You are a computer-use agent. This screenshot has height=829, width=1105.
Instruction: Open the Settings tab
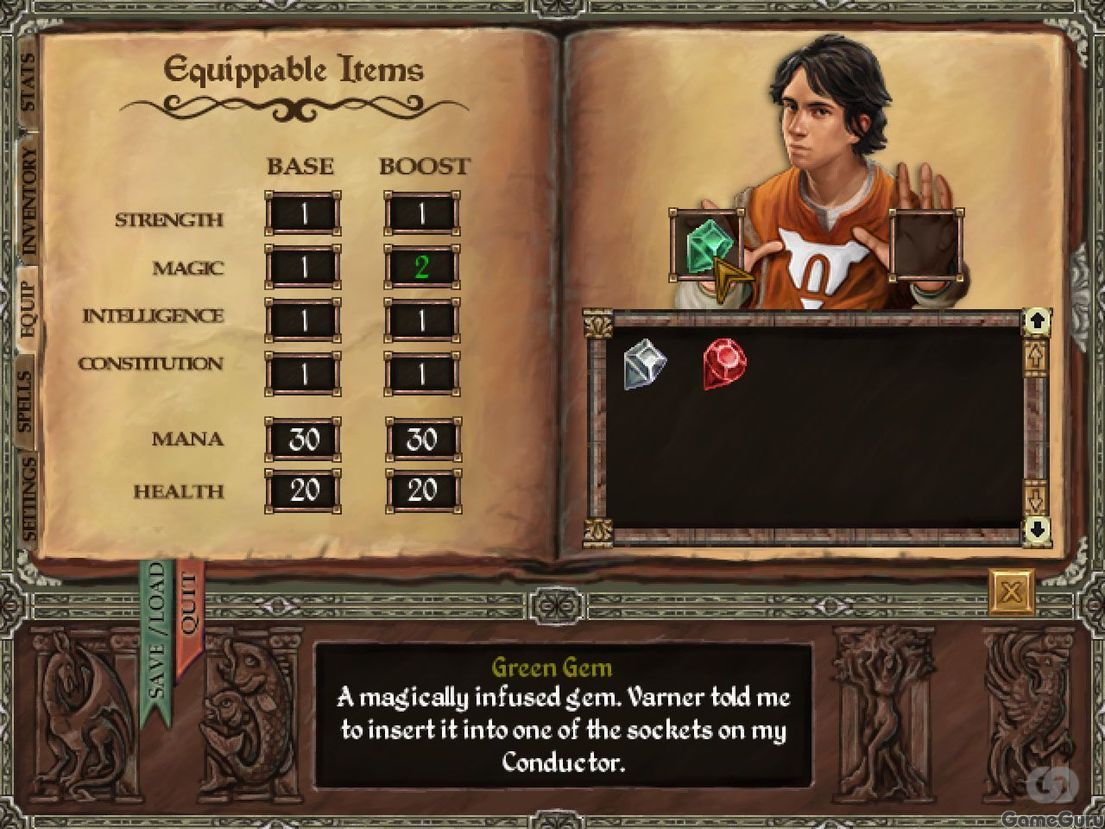[x=27, y=498]
